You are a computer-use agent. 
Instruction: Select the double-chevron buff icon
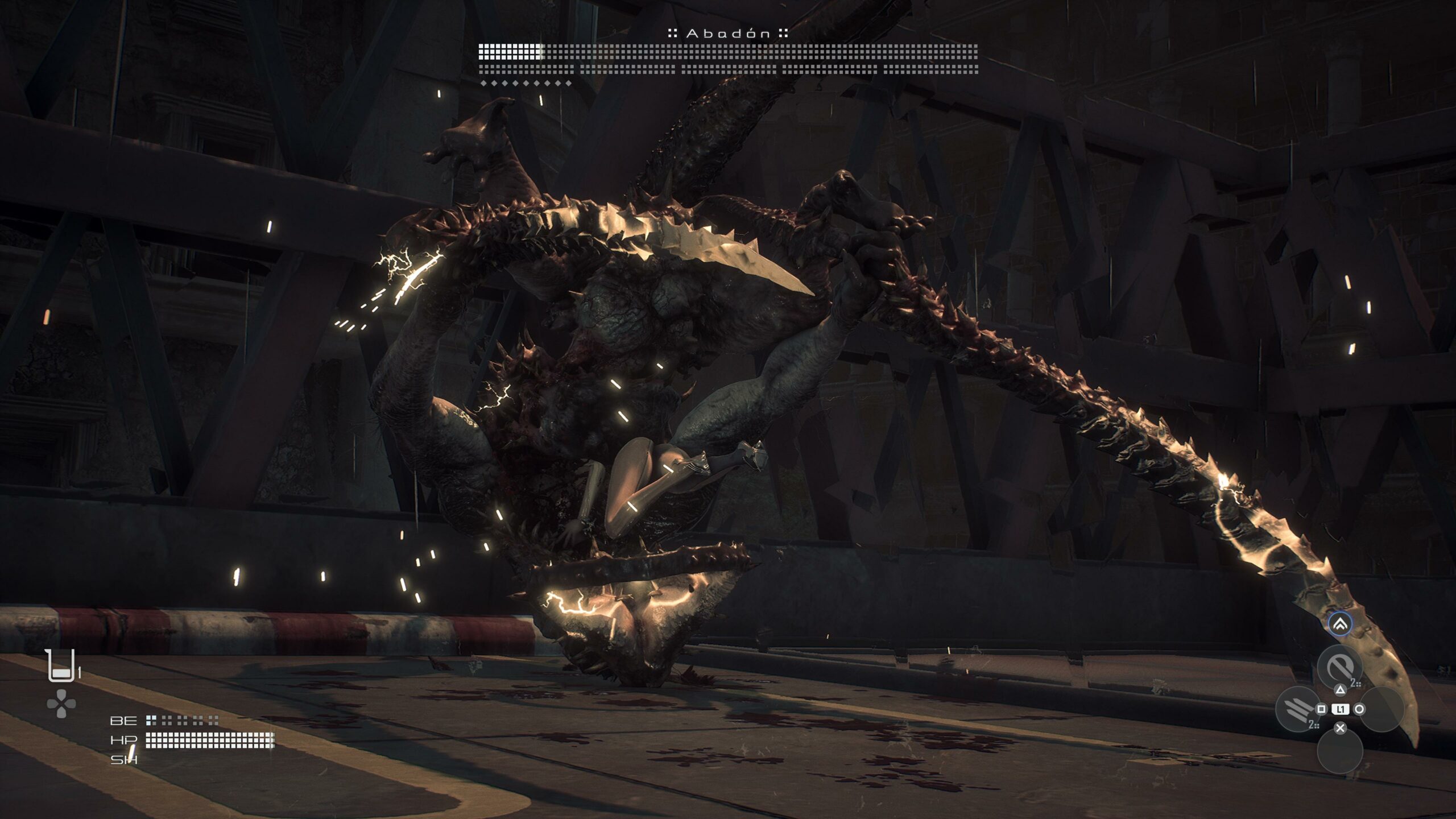pos(1340,624)
